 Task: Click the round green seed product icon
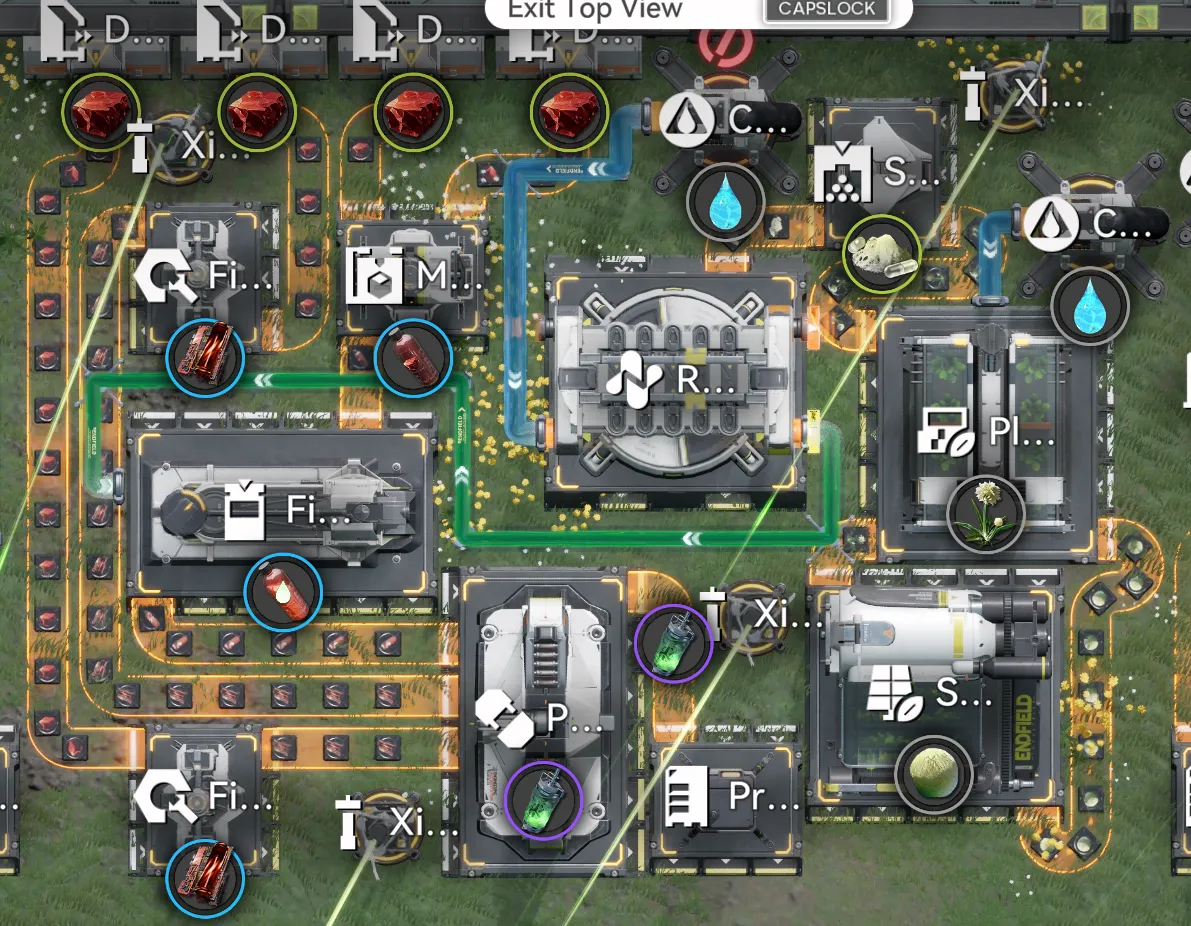tap(933, 773)
